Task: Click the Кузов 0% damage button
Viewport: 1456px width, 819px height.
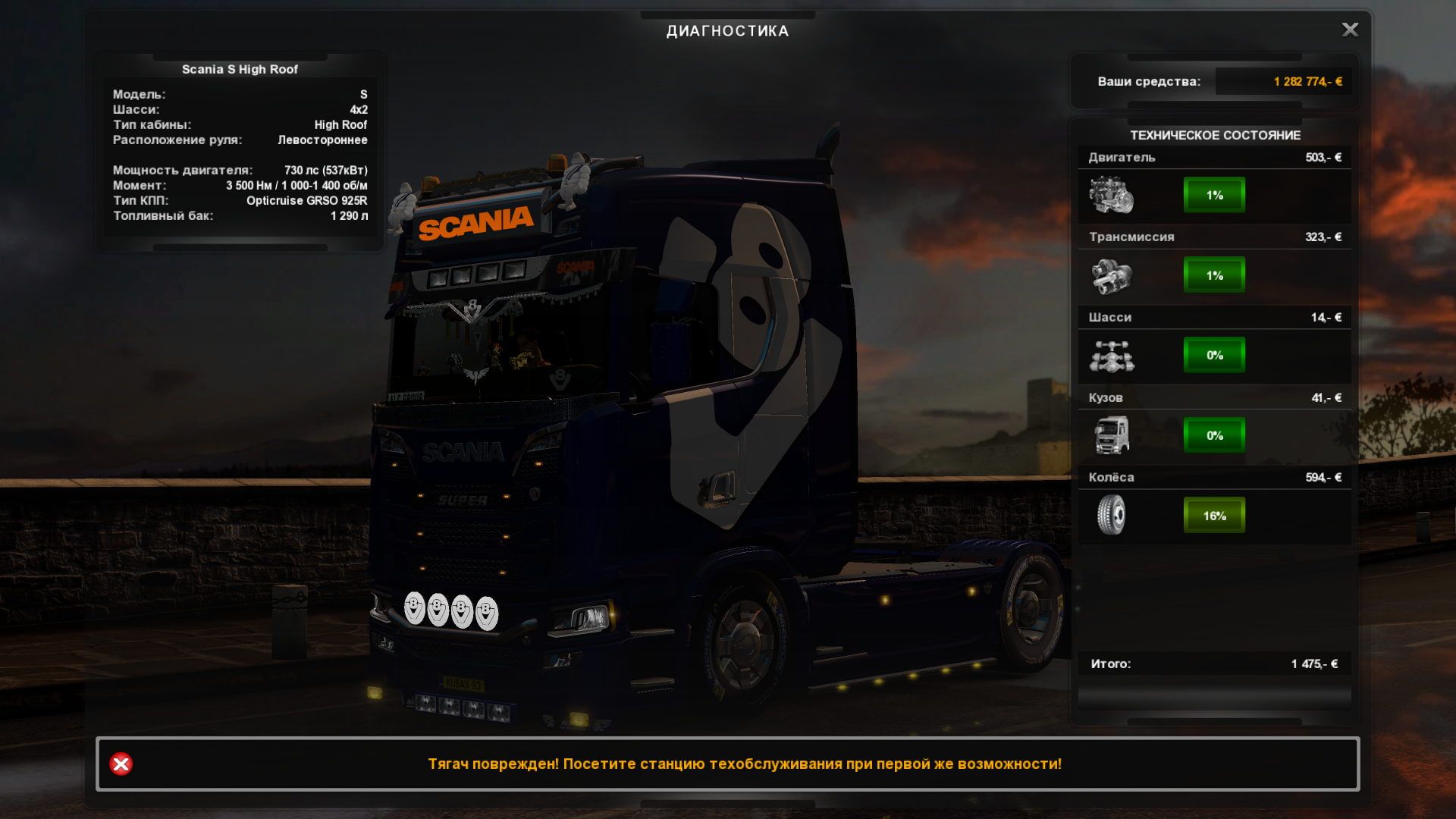Action: [1214, 435]
